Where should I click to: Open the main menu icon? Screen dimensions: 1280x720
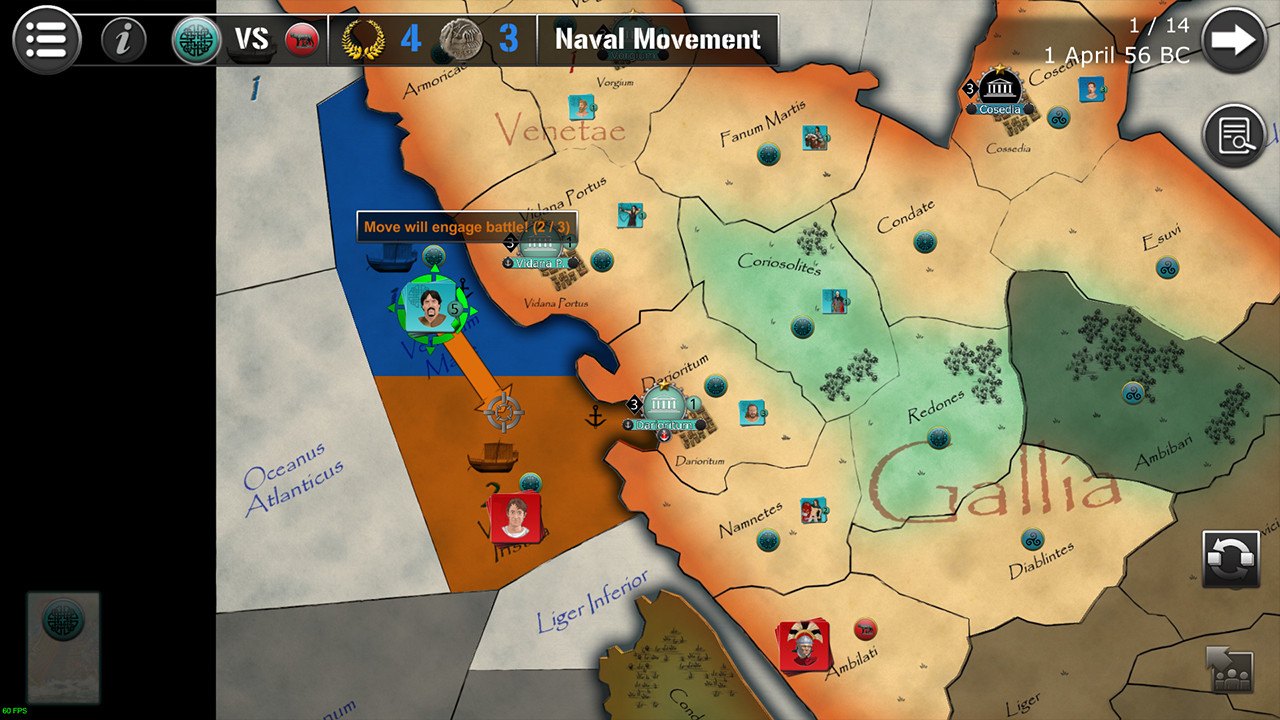(x=46, y=40)
